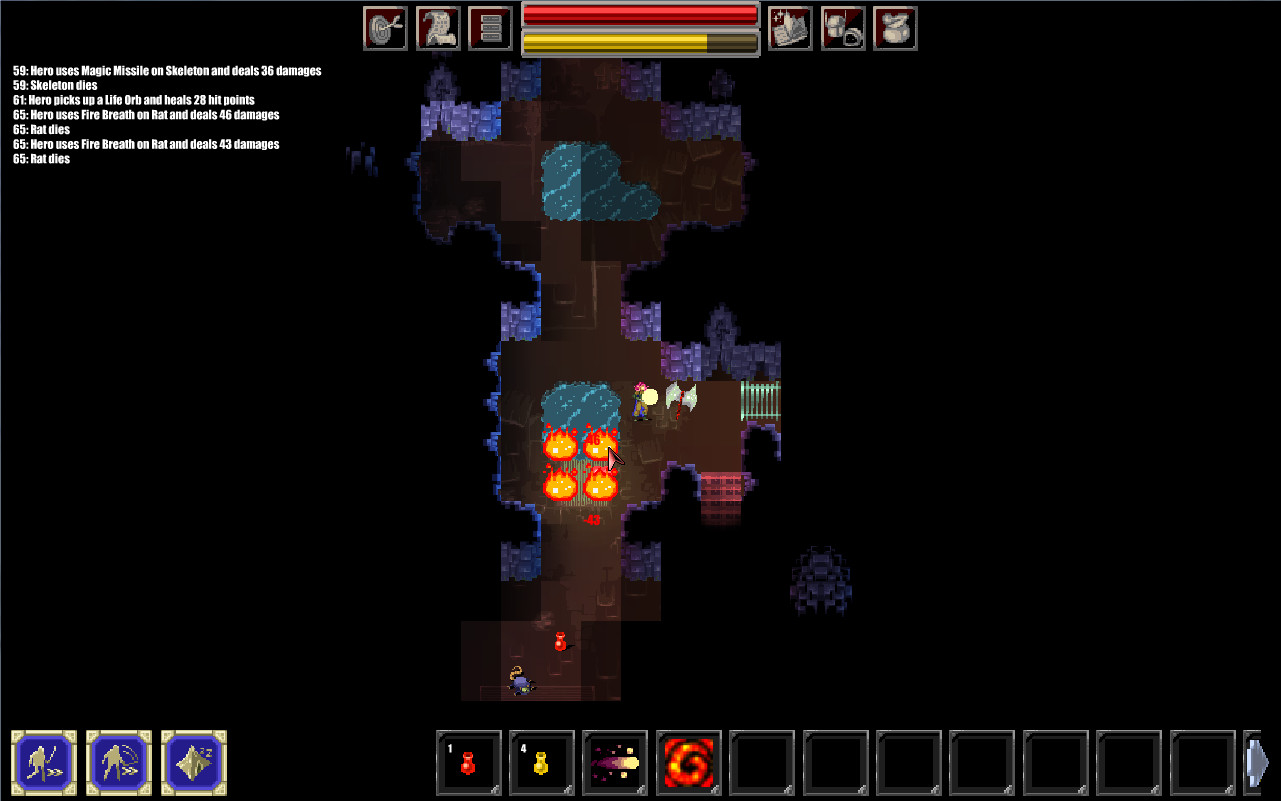Use the red health potion in slot one
This screenshot has width=1281, height=801.
pos(468,762)
